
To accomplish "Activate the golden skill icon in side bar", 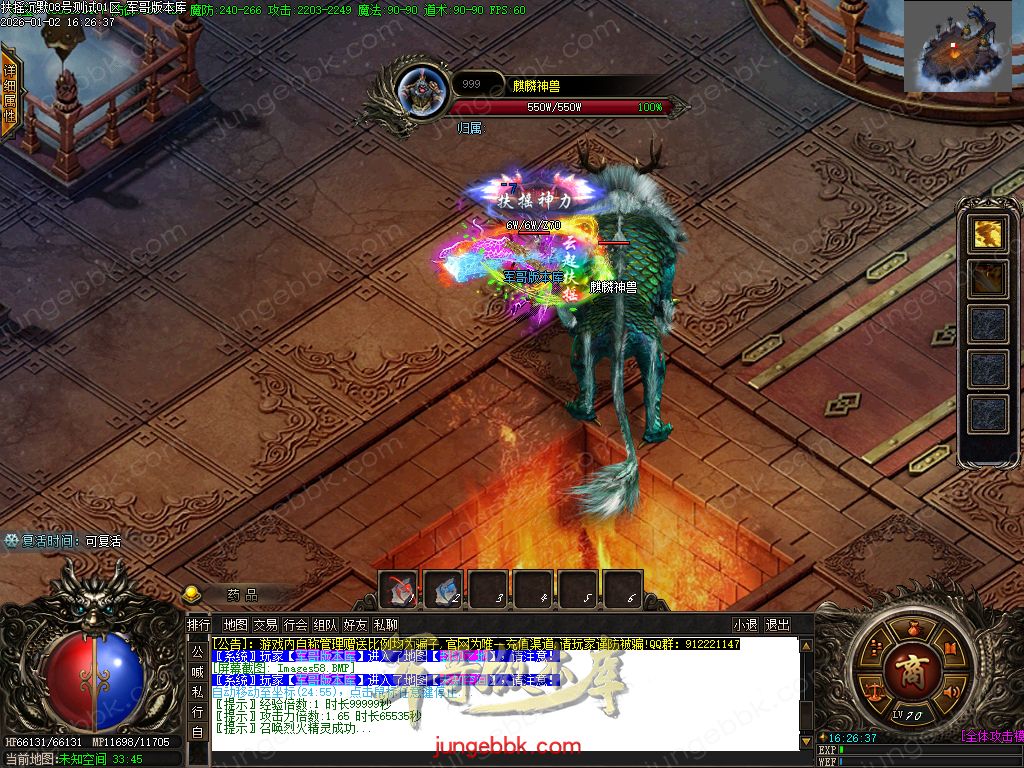I will click(988, 233).
